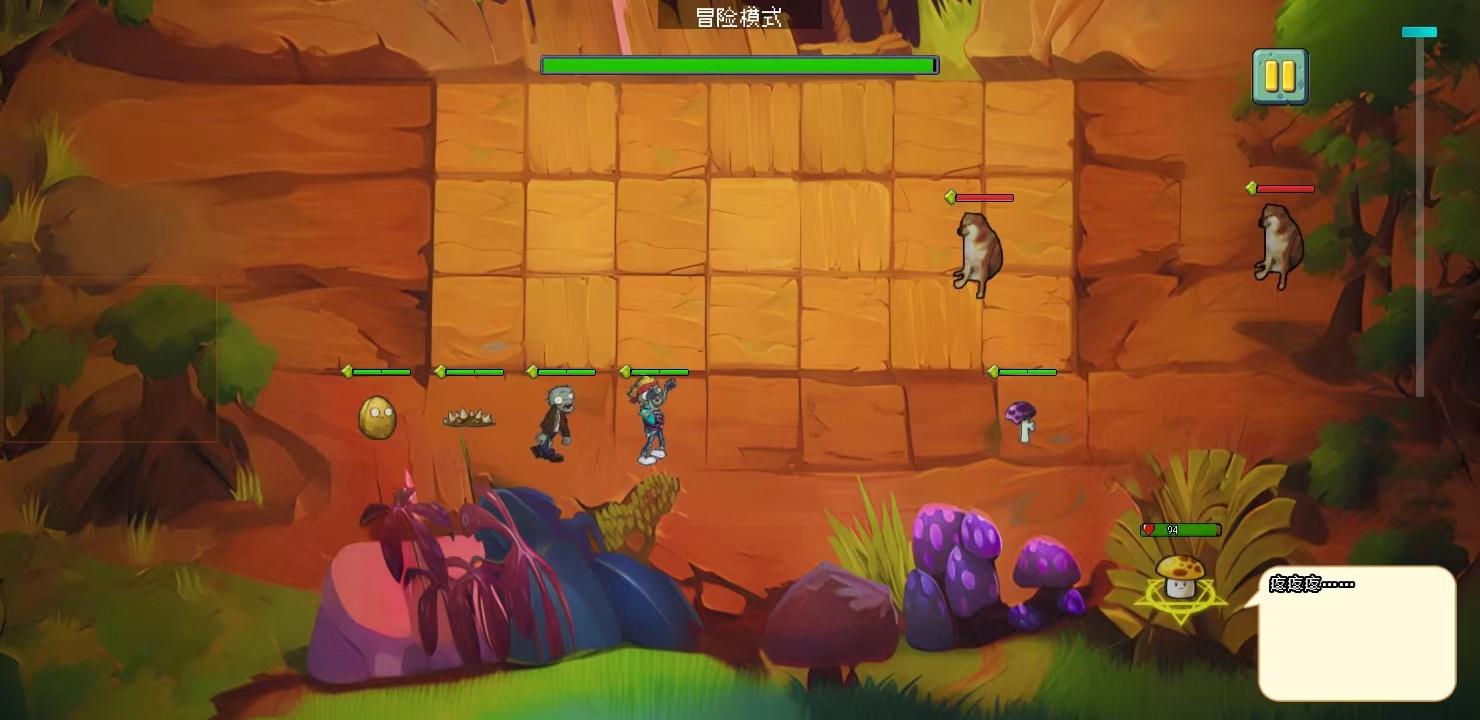Tap the mushroom's heart health indicator
Image resolution: width=1480 pixels, height=720 pixels.
1151,529
